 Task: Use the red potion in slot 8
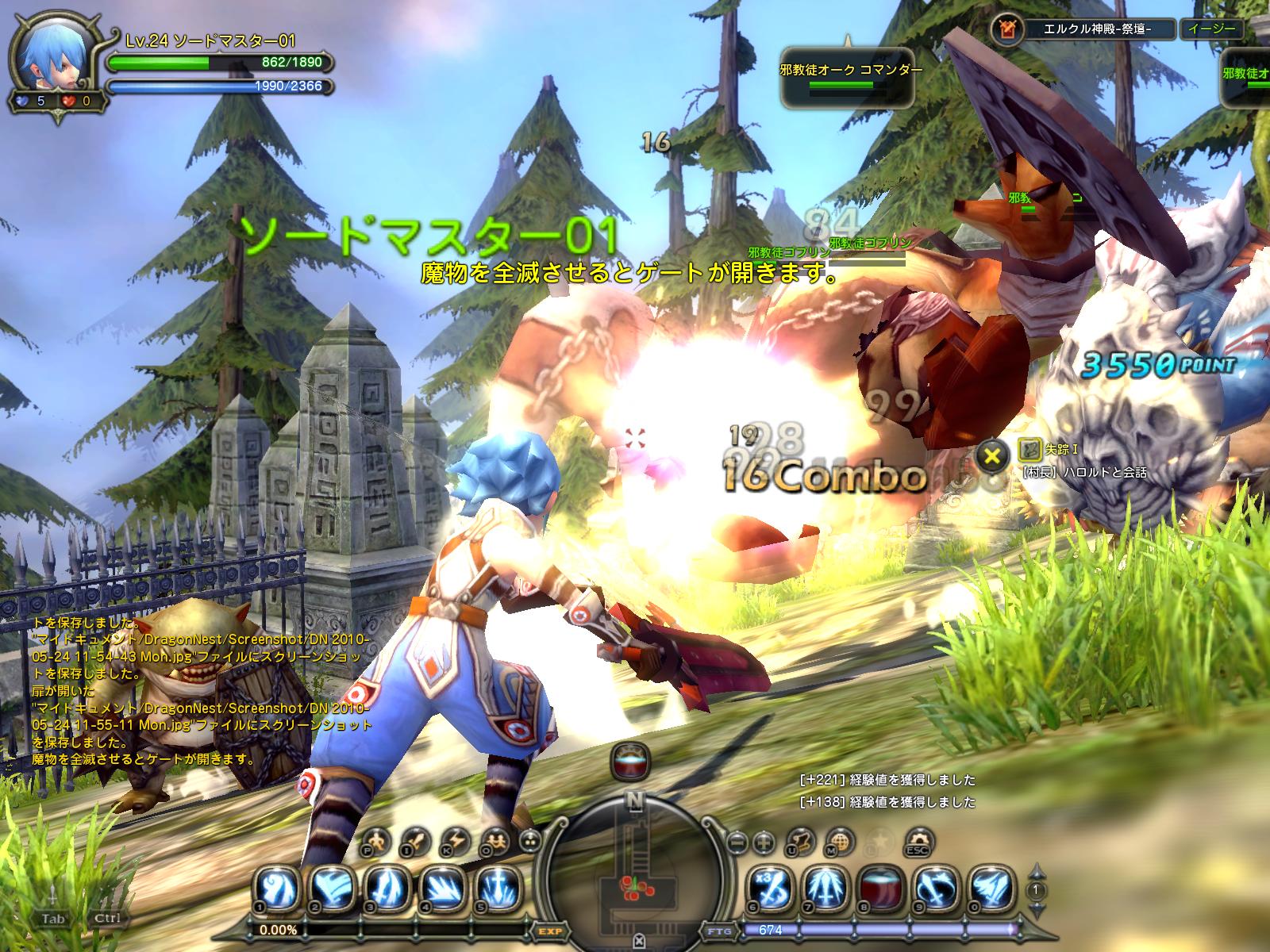pos(882,888)
